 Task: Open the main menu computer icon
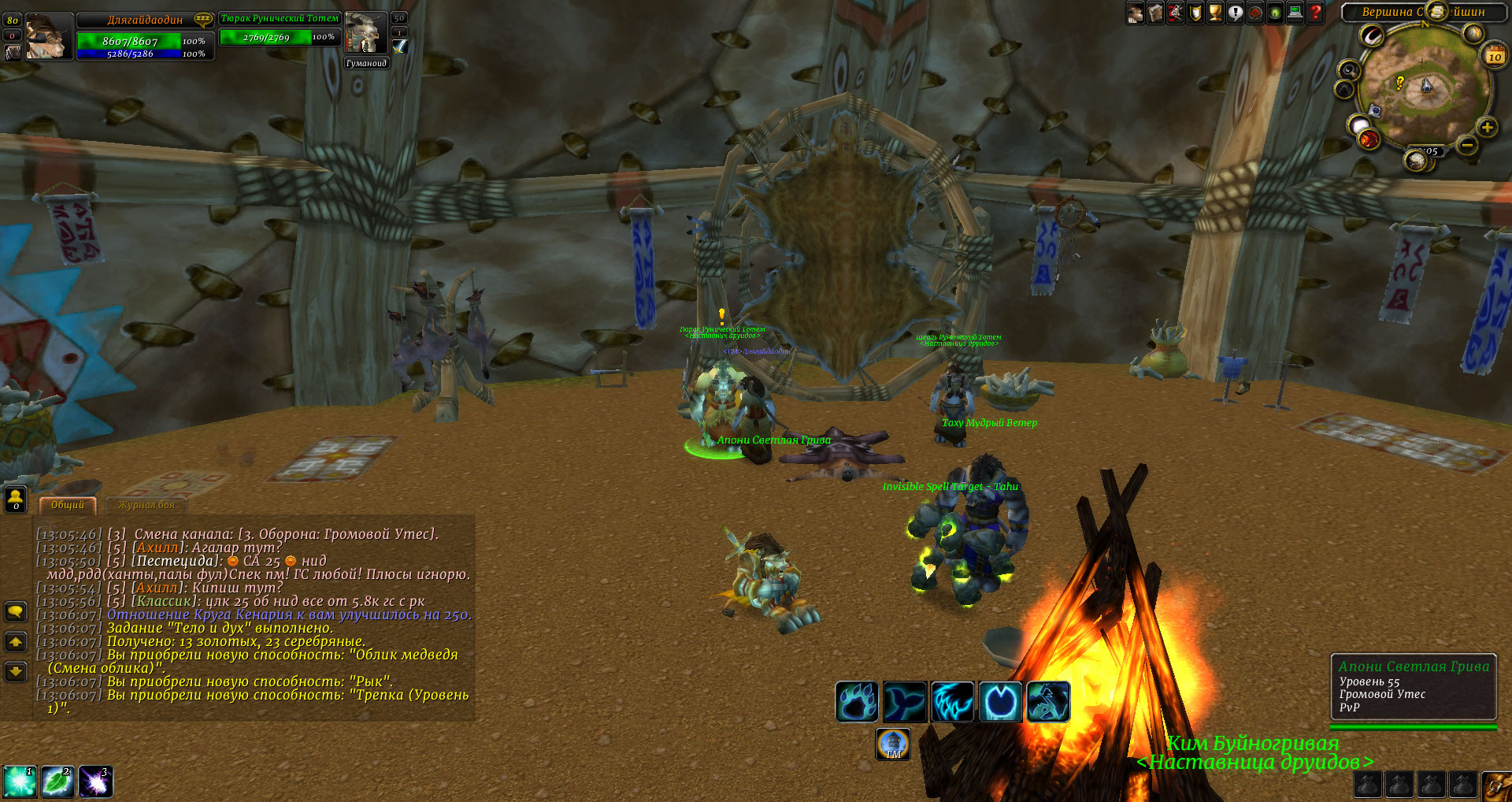pos(1295,13)
